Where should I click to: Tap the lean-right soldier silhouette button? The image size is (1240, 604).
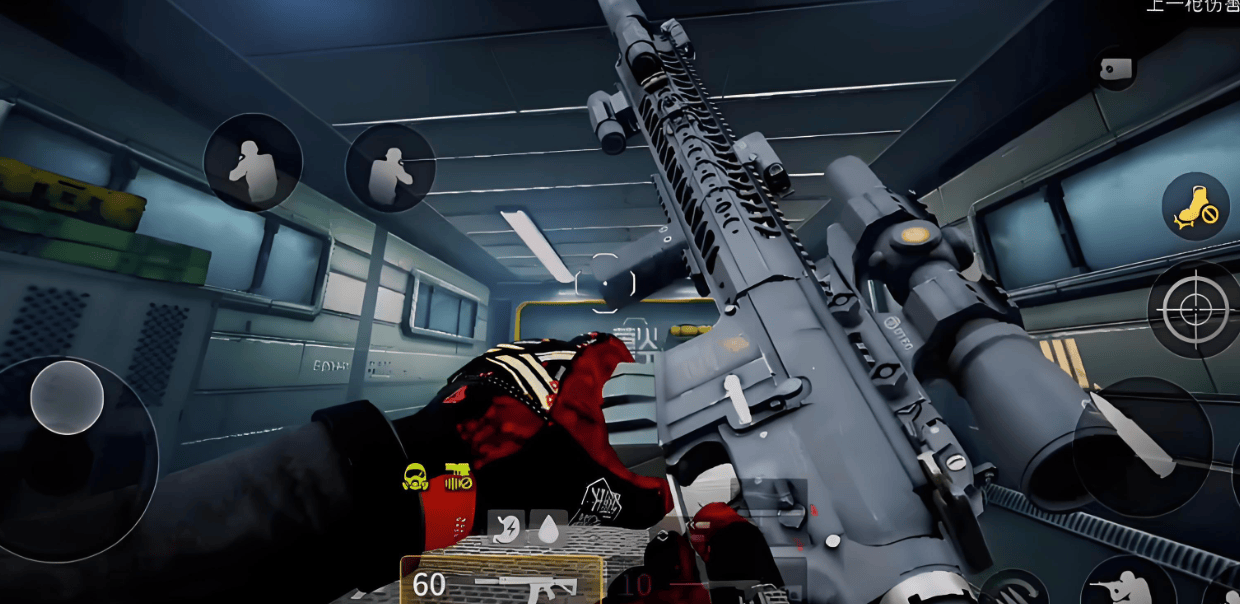point(390,168)
